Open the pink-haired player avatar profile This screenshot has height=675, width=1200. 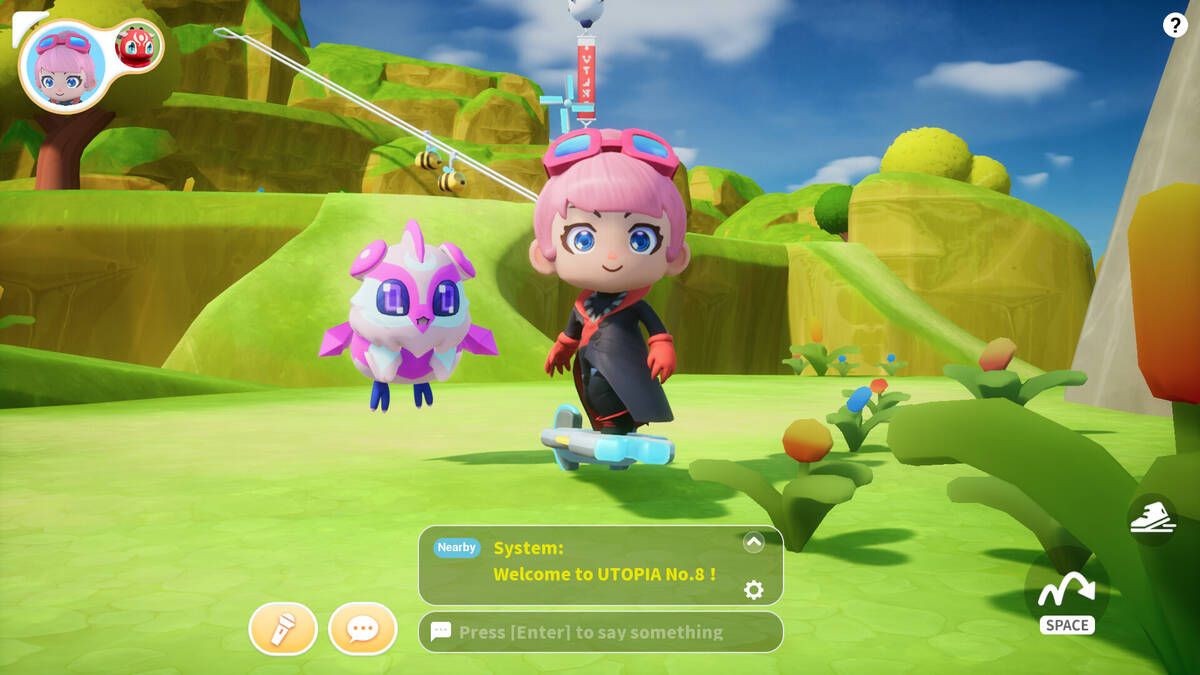[64, 66]
